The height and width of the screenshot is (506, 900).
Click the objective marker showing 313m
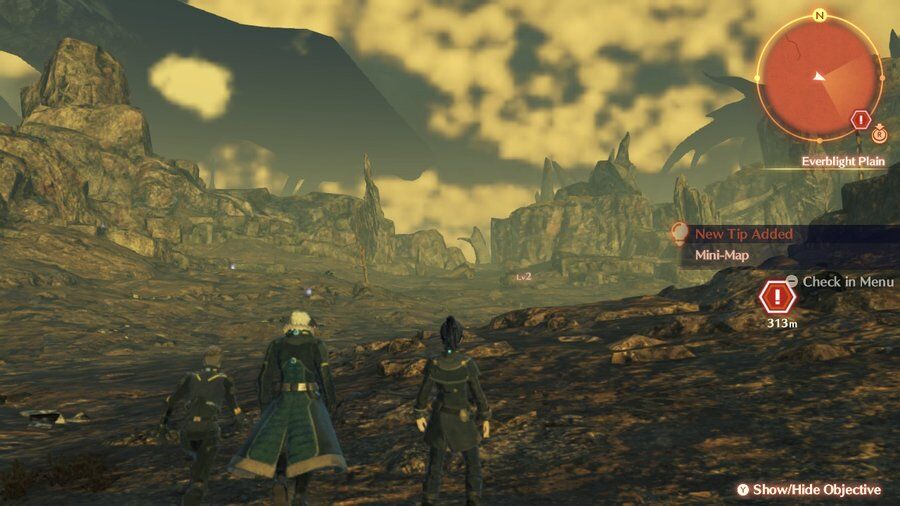click(x=776, y=297)
